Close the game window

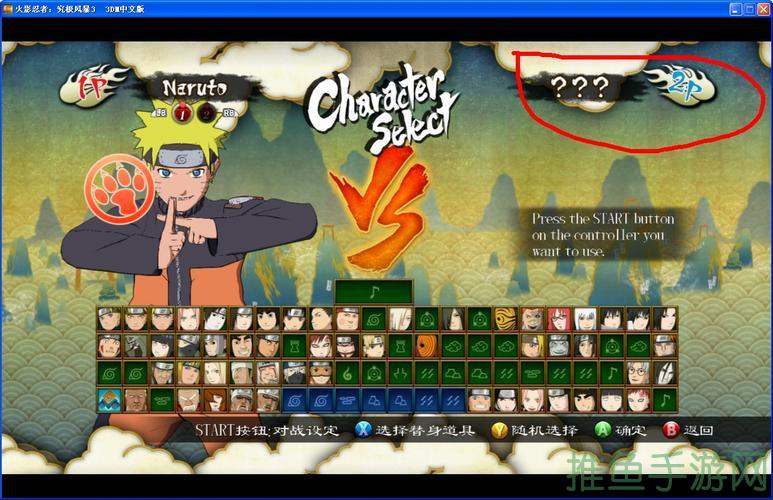pos(762,8)
